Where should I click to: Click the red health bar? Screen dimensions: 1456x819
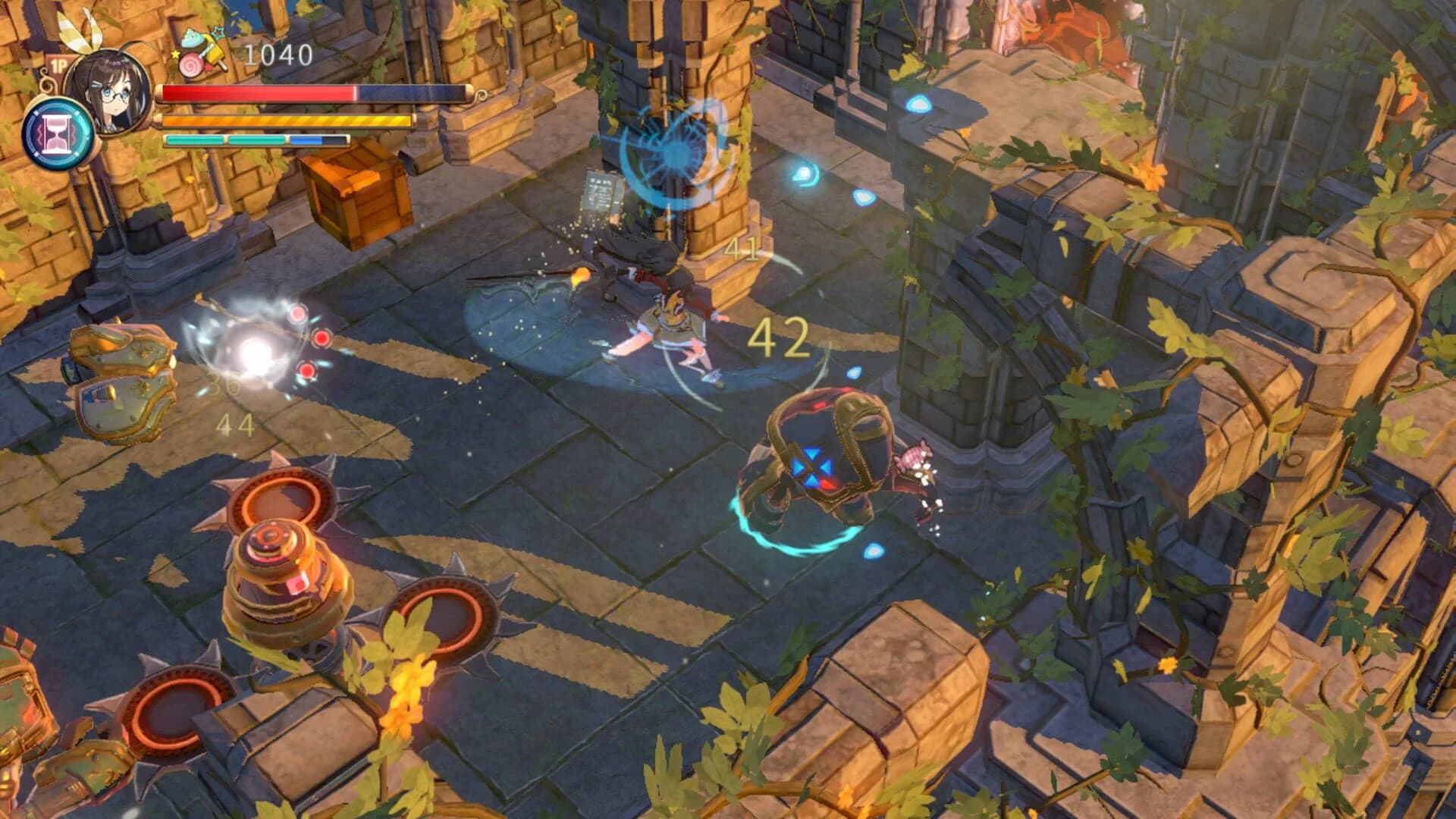pyautogui.click(x=258, y=94)
